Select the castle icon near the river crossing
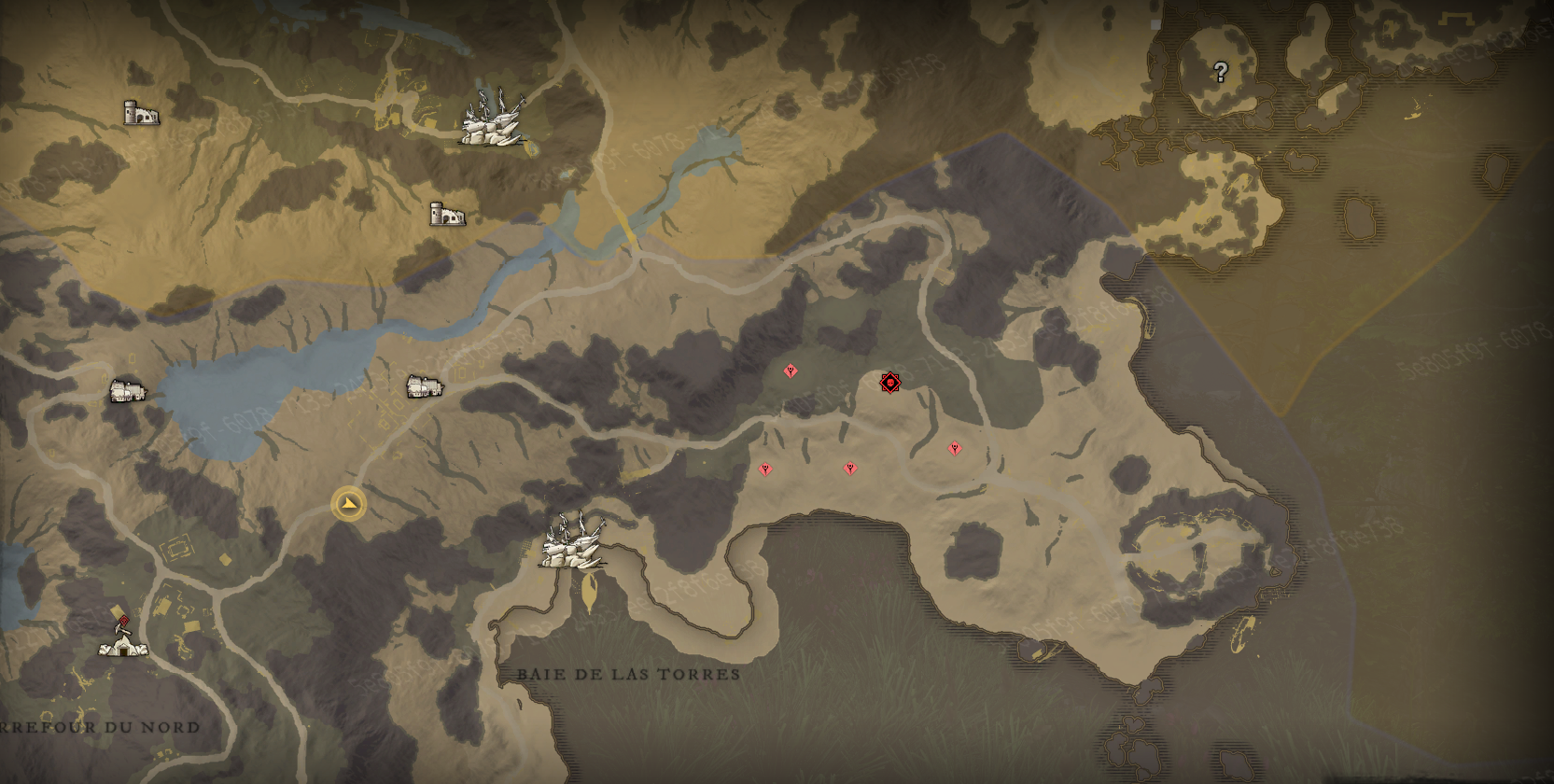 click(x=446, y=215)
